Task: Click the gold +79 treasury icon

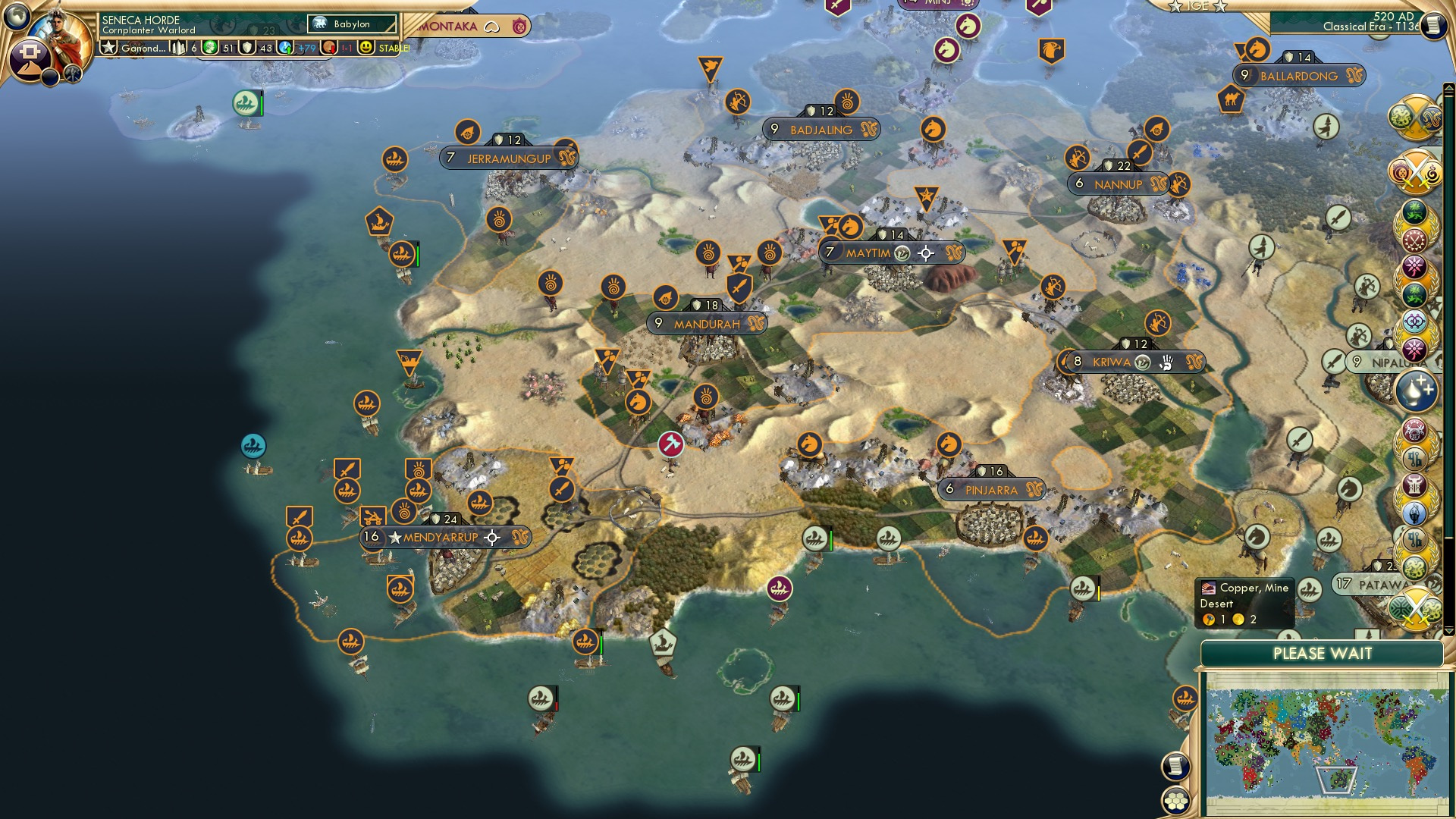Action: coord(284,47)
